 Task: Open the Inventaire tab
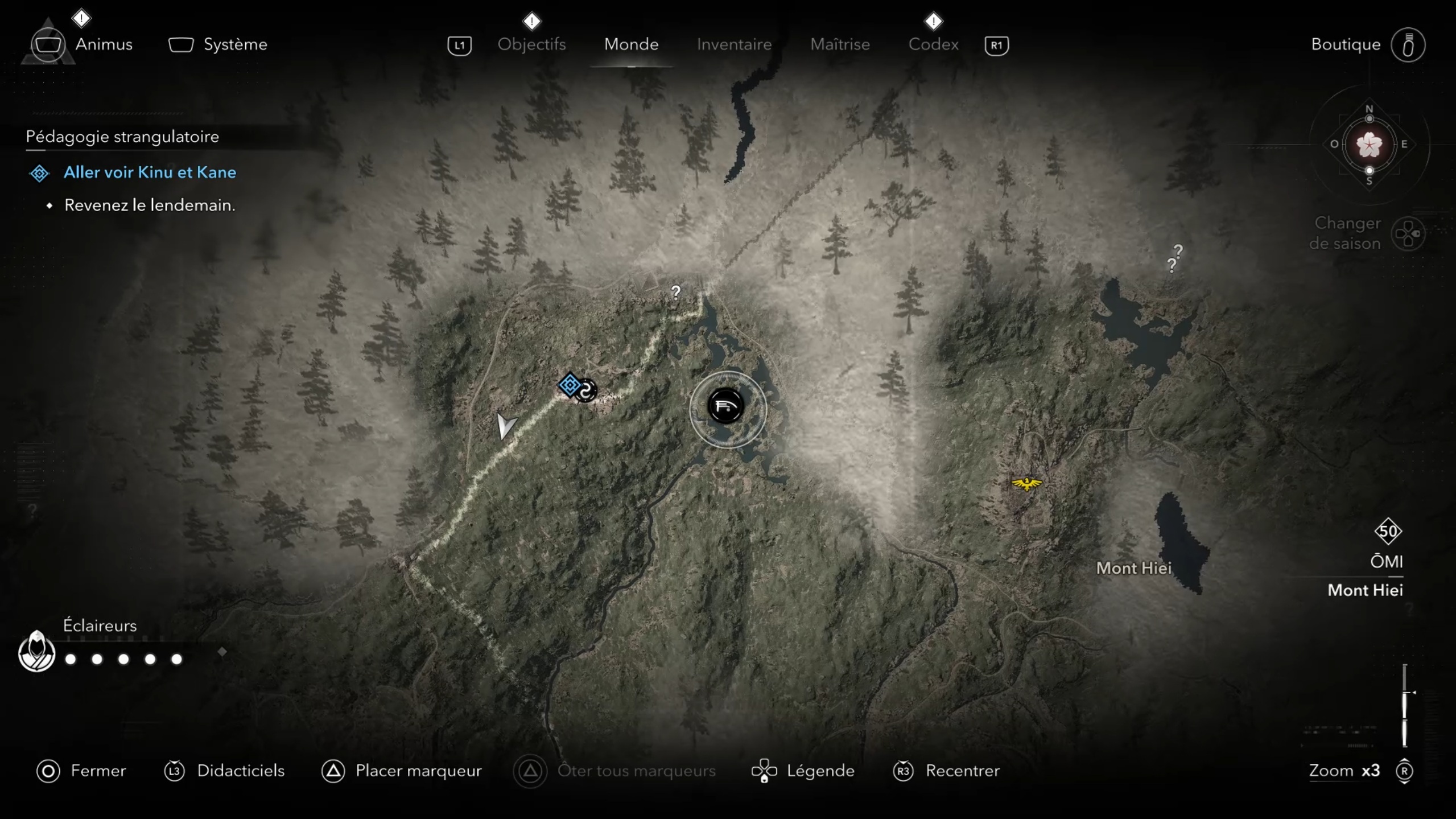(734, 44)
